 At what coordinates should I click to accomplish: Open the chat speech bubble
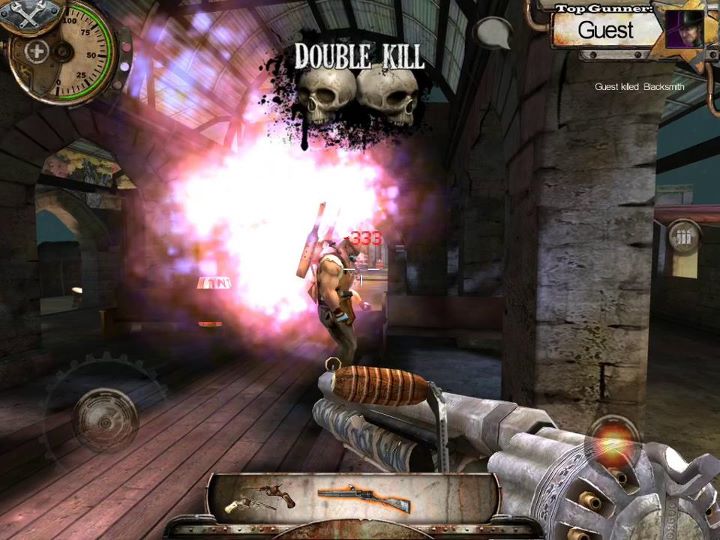click(x=493, y=34)
